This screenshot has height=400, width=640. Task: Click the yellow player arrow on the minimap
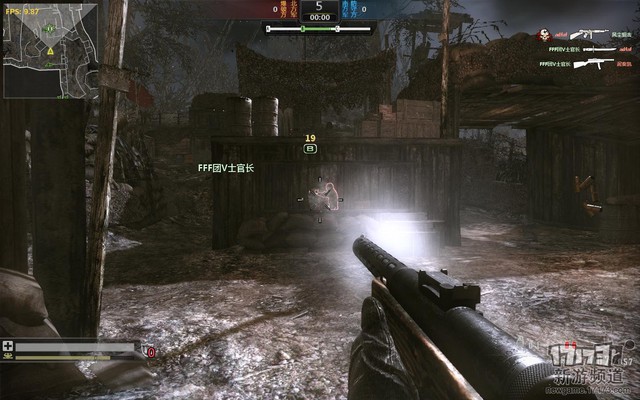click(50, 49)
